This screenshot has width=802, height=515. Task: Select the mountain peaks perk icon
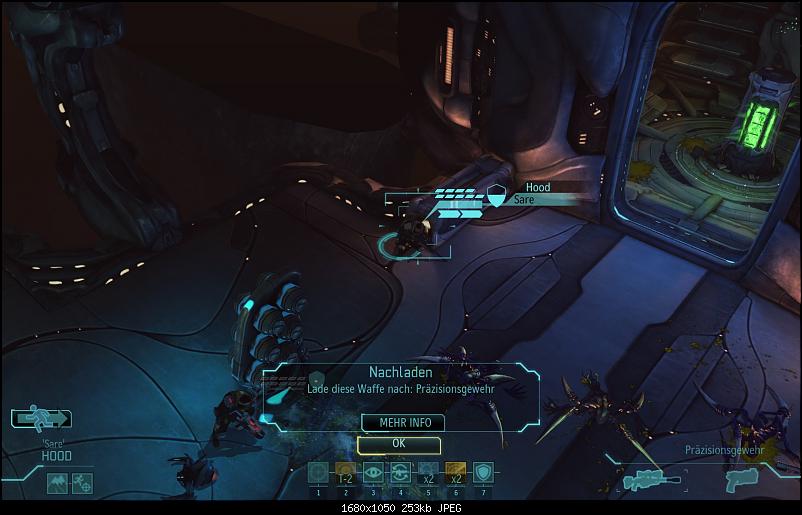pyautogui.click(x=56, y=484)
